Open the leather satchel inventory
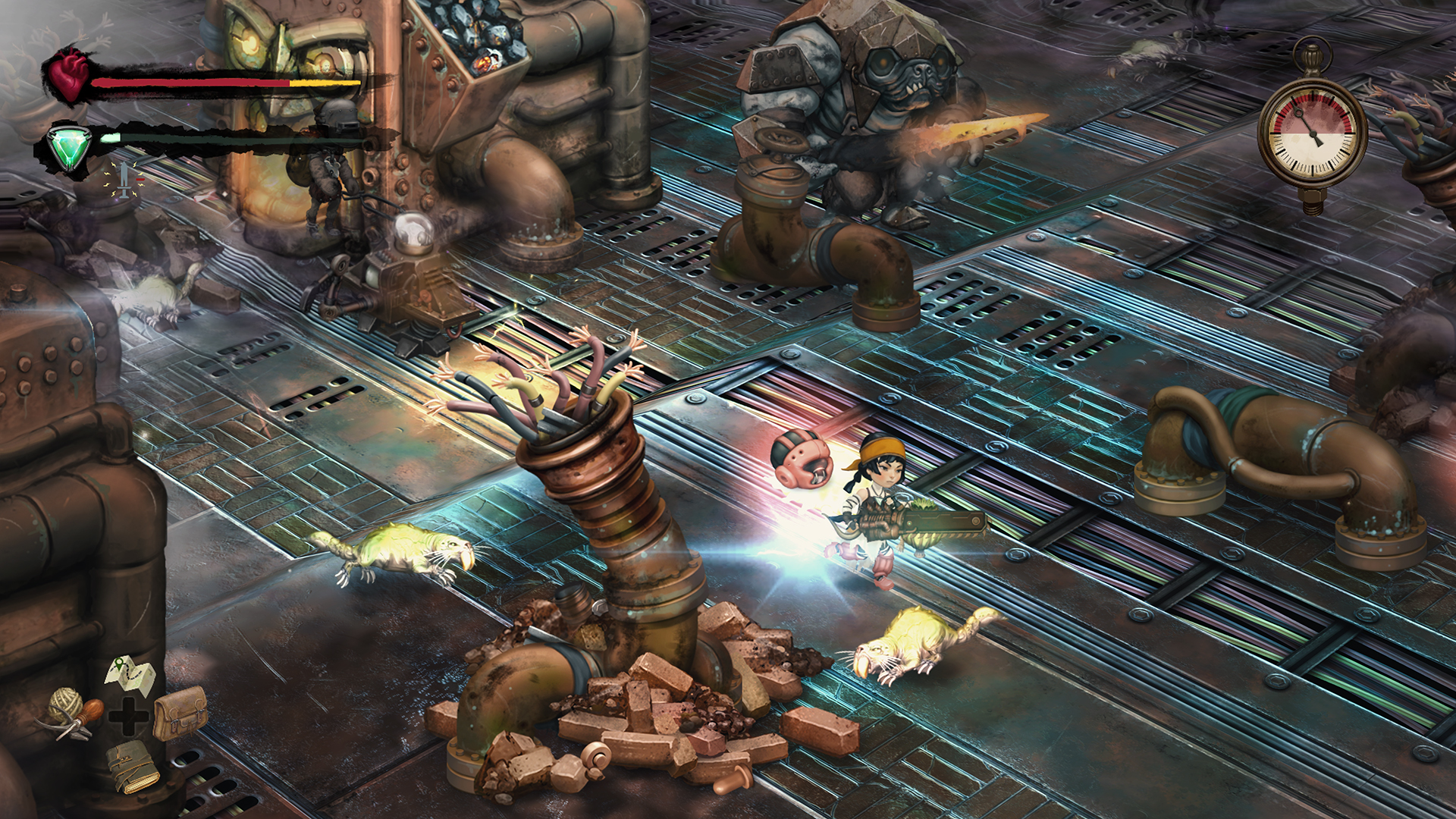 pyautogui.click(x=180, y=714)
